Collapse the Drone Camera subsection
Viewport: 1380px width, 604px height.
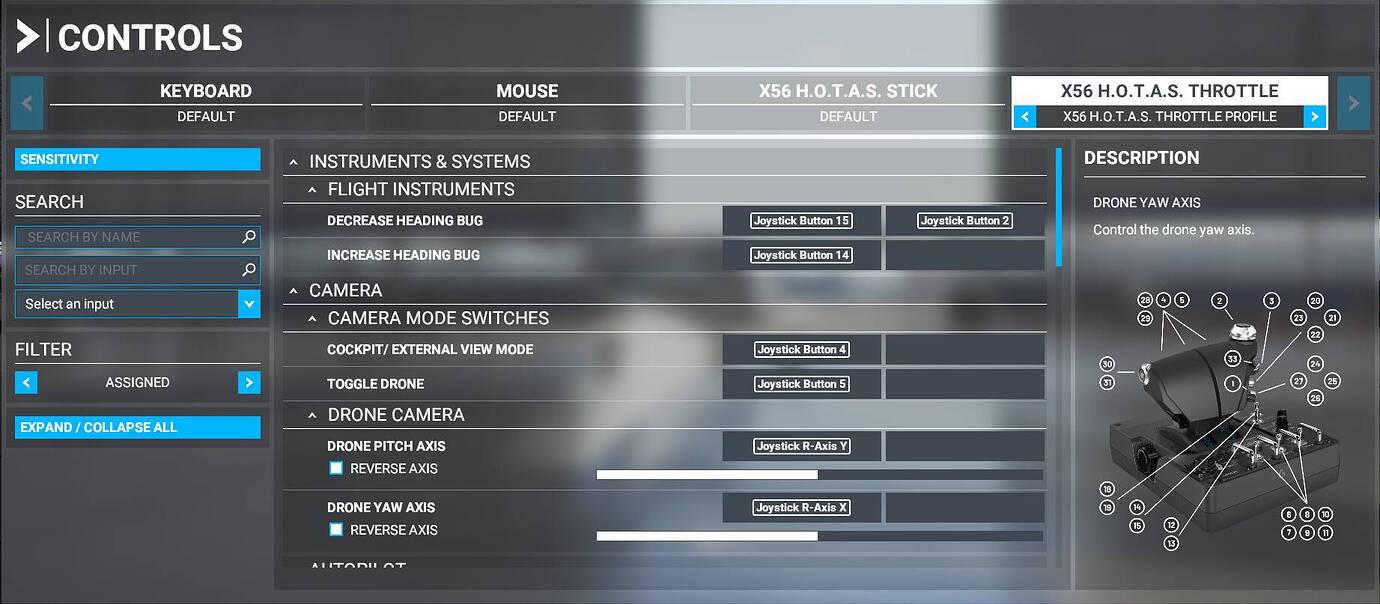(x=312, y=415)
